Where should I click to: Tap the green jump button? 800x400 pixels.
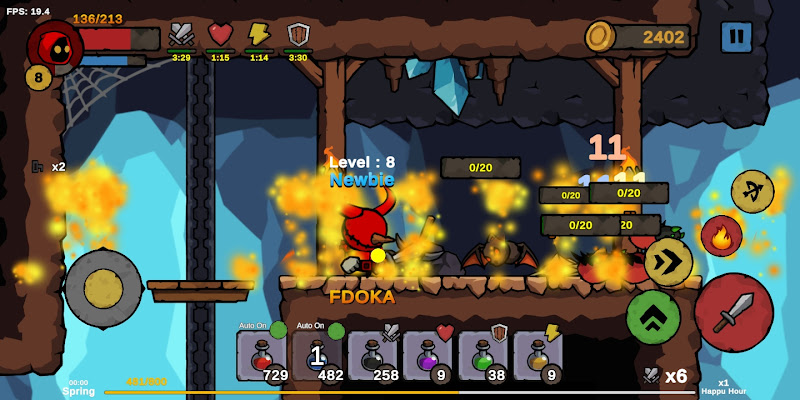coord(653,317)
